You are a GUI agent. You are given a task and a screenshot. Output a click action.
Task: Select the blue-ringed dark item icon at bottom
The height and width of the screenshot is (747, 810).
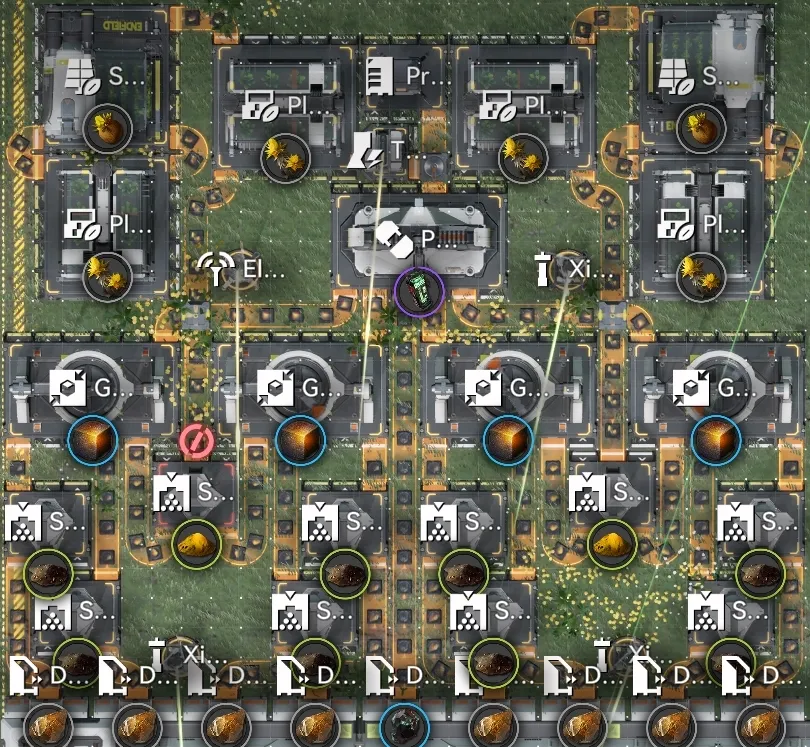click(405, 725)
